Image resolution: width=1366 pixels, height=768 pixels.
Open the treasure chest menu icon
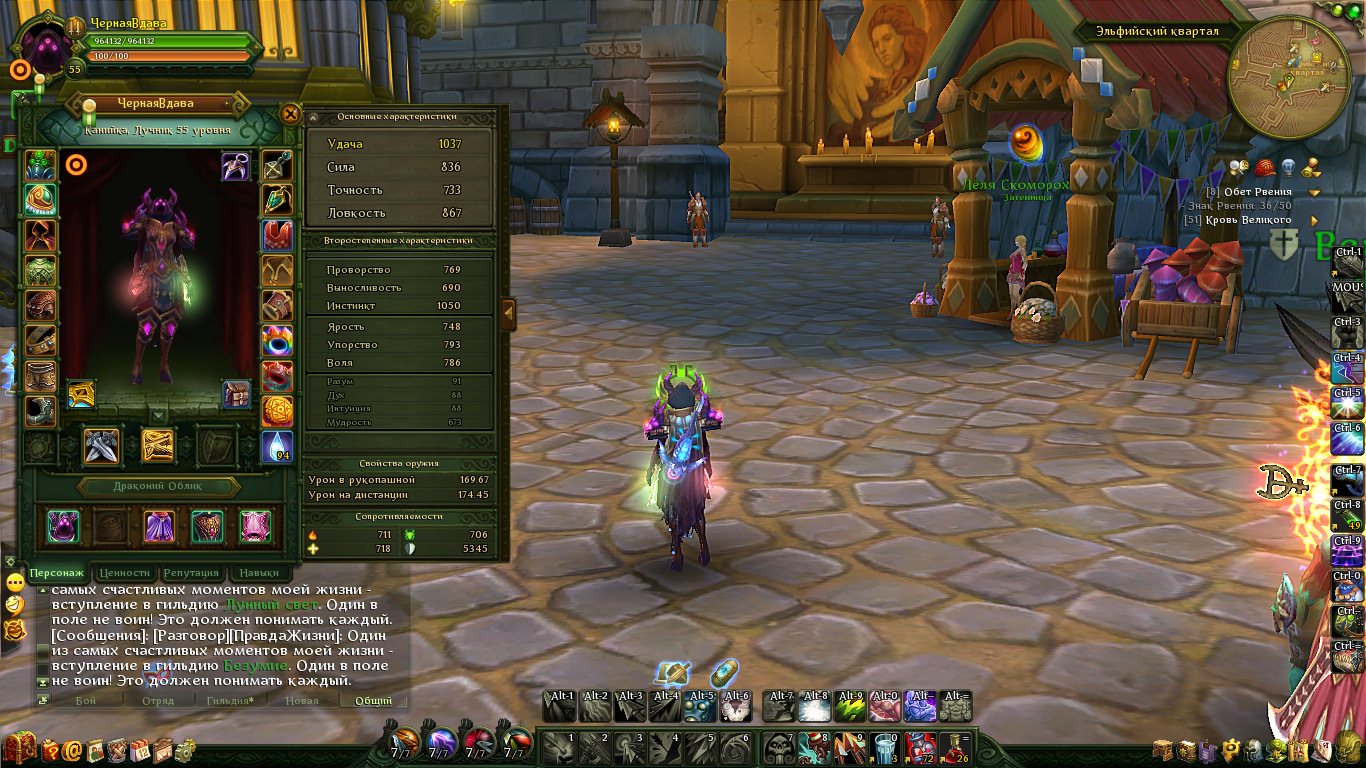click(x=19, y=748)
